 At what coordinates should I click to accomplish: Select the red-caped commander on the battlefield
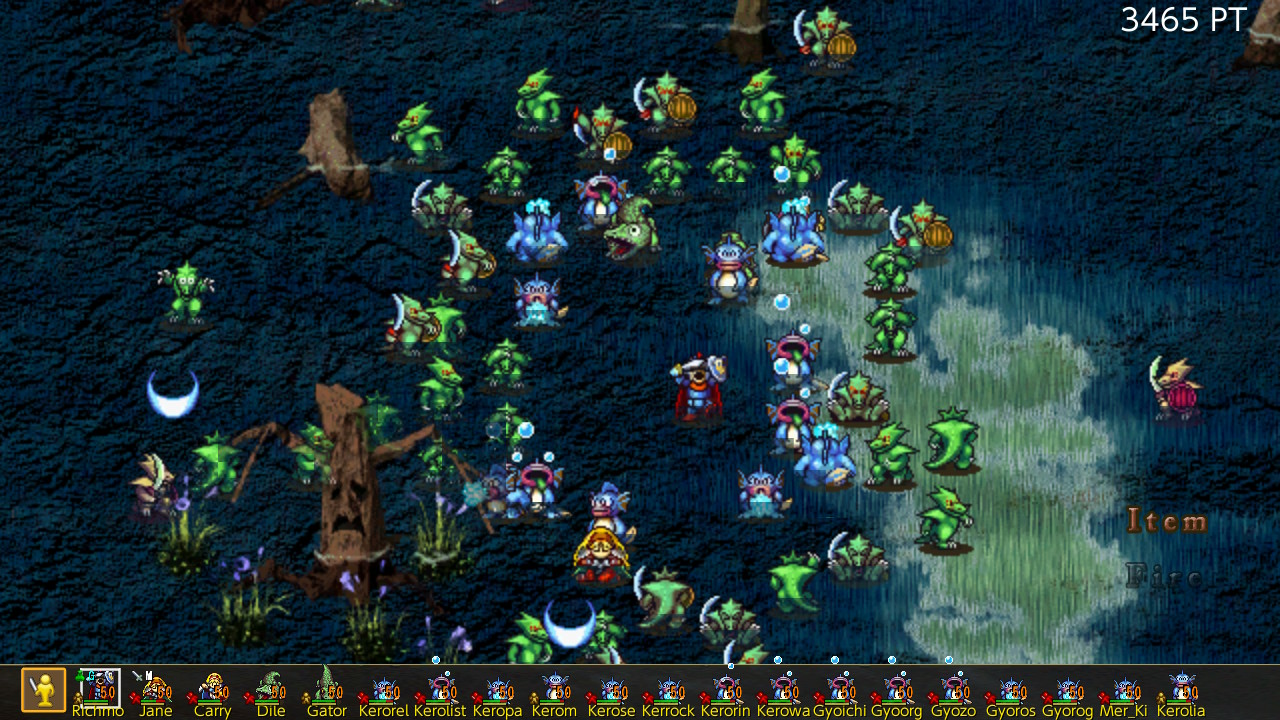tap(700, 390)
